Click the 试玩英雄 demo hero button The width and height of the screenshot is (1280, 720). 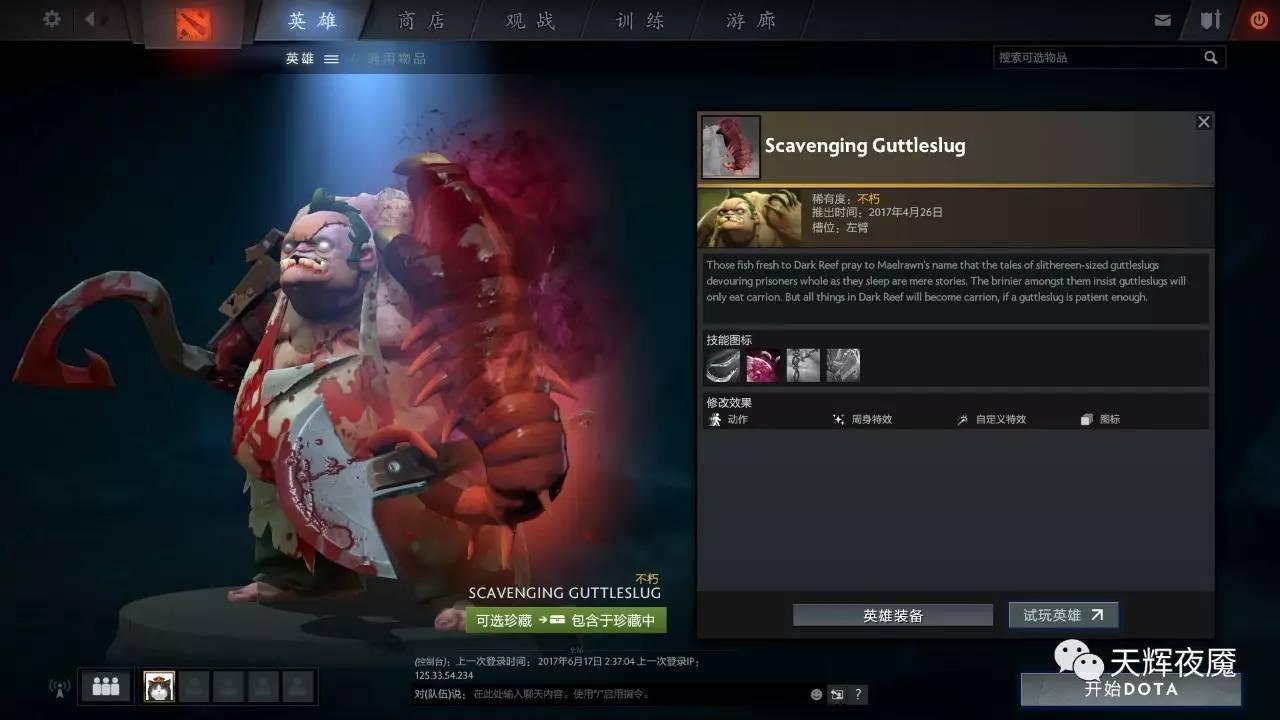tap(1063, 614)
